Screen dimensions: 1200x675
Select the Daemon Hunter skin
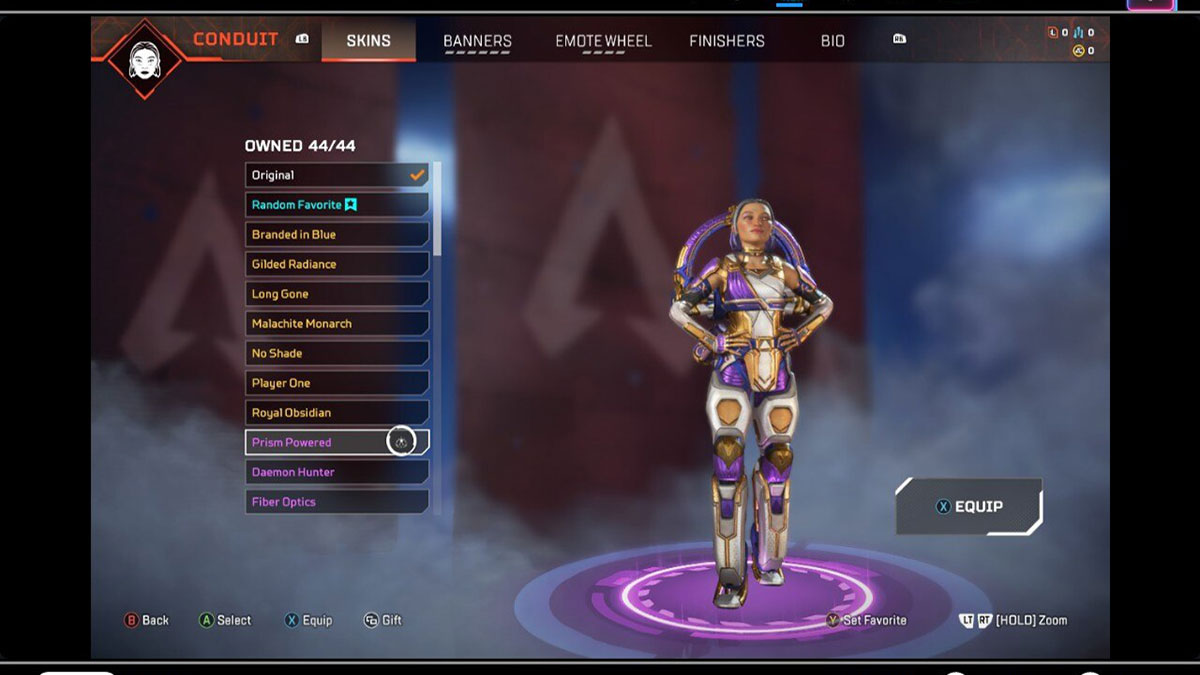coord(337,472)
